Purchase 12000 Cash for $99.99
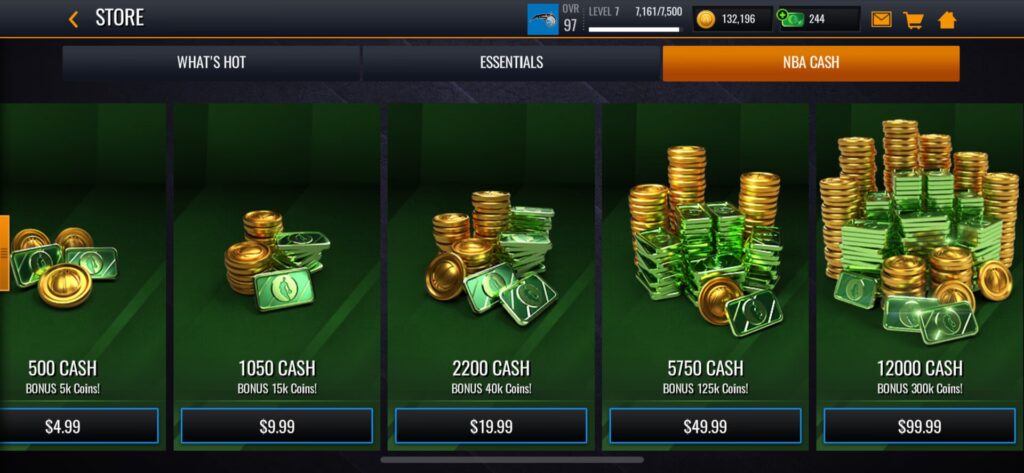 point(919,426)
